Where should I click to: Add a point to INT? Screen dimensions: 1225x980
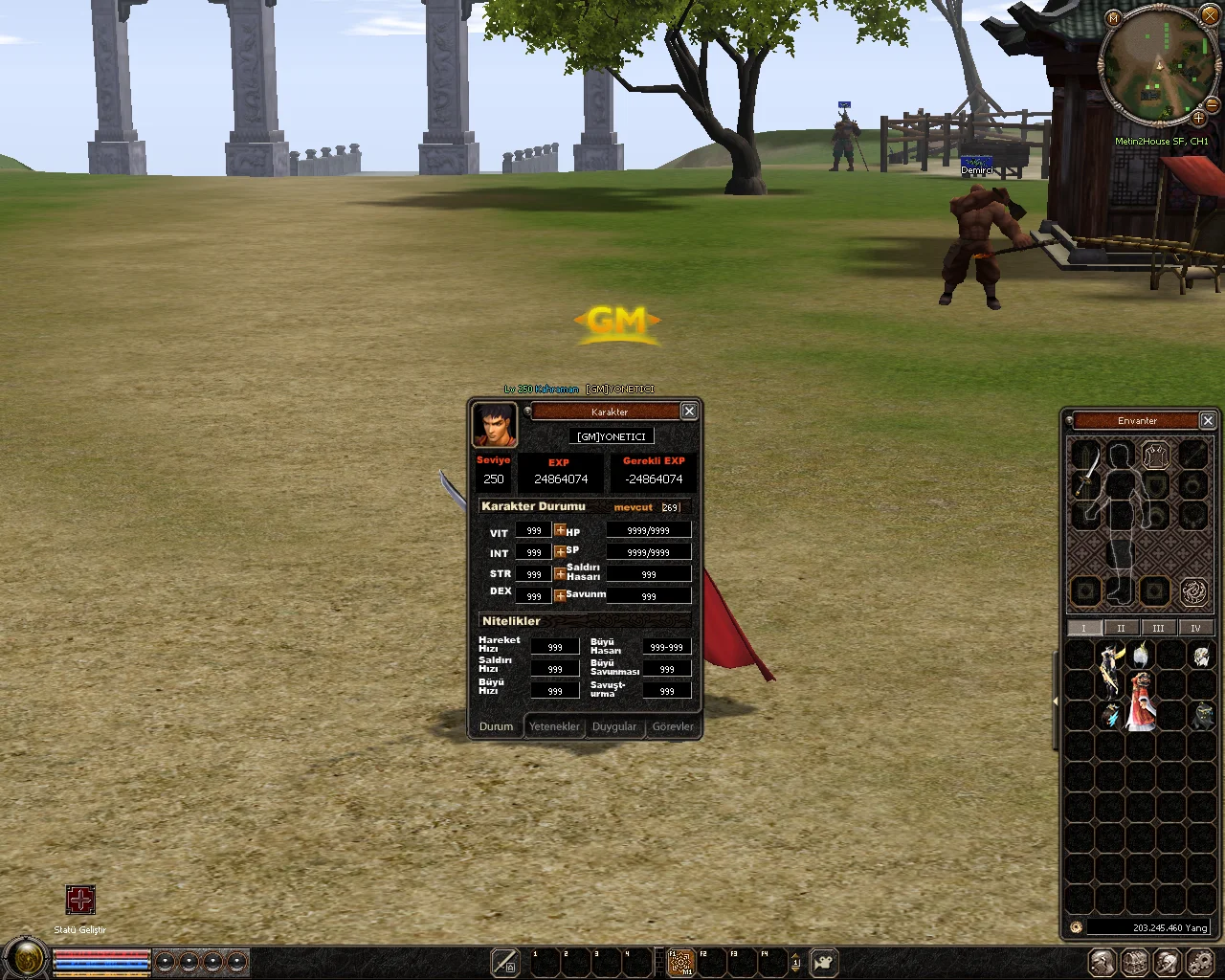tap(560, 552)
